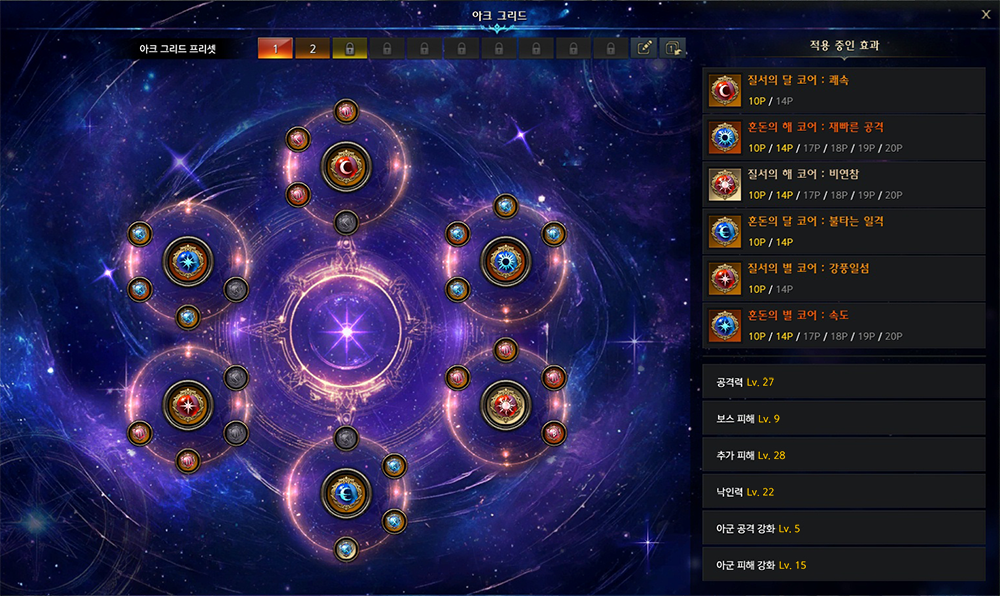Switch to Ark Grid preset 2
1000x596 pixels.
(312, 48)
